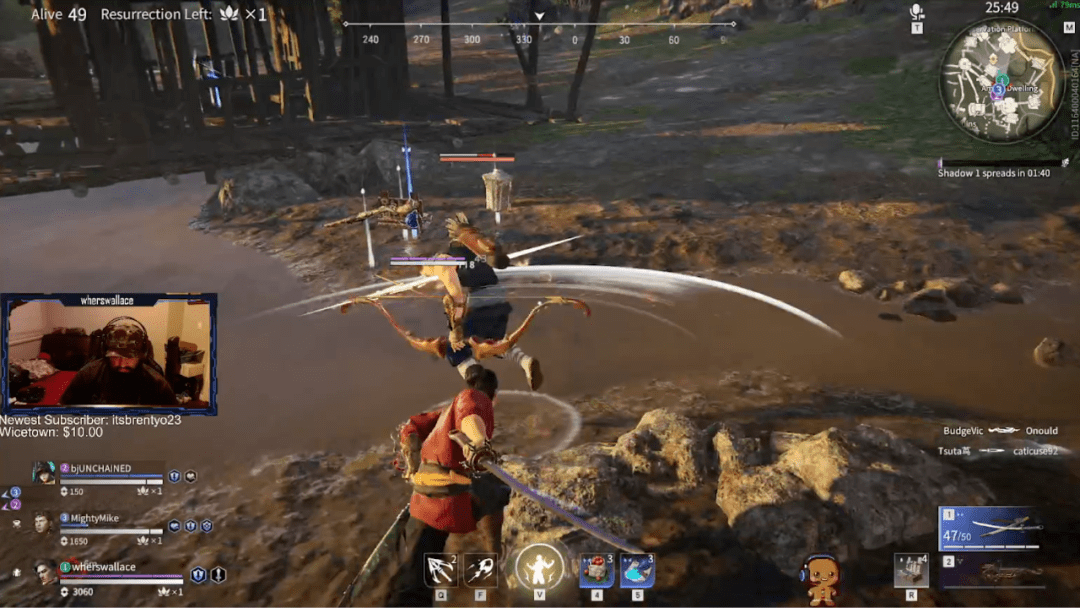Select teammate bjUNCHAINED's portrait
The height and width of the screenshot is (608, 1080).
point(43,473)
